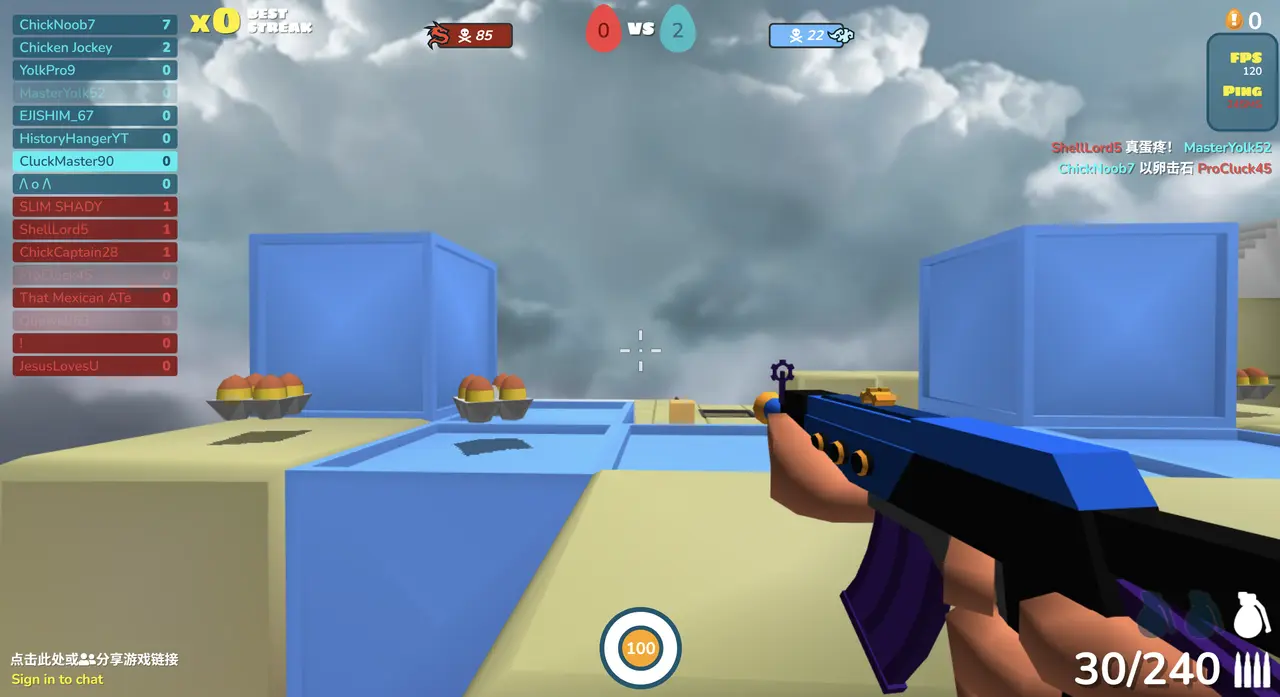1280x697 pixels.
Task: Select HistoryHangerYT scoreboard row
Action: click(95, 138)
